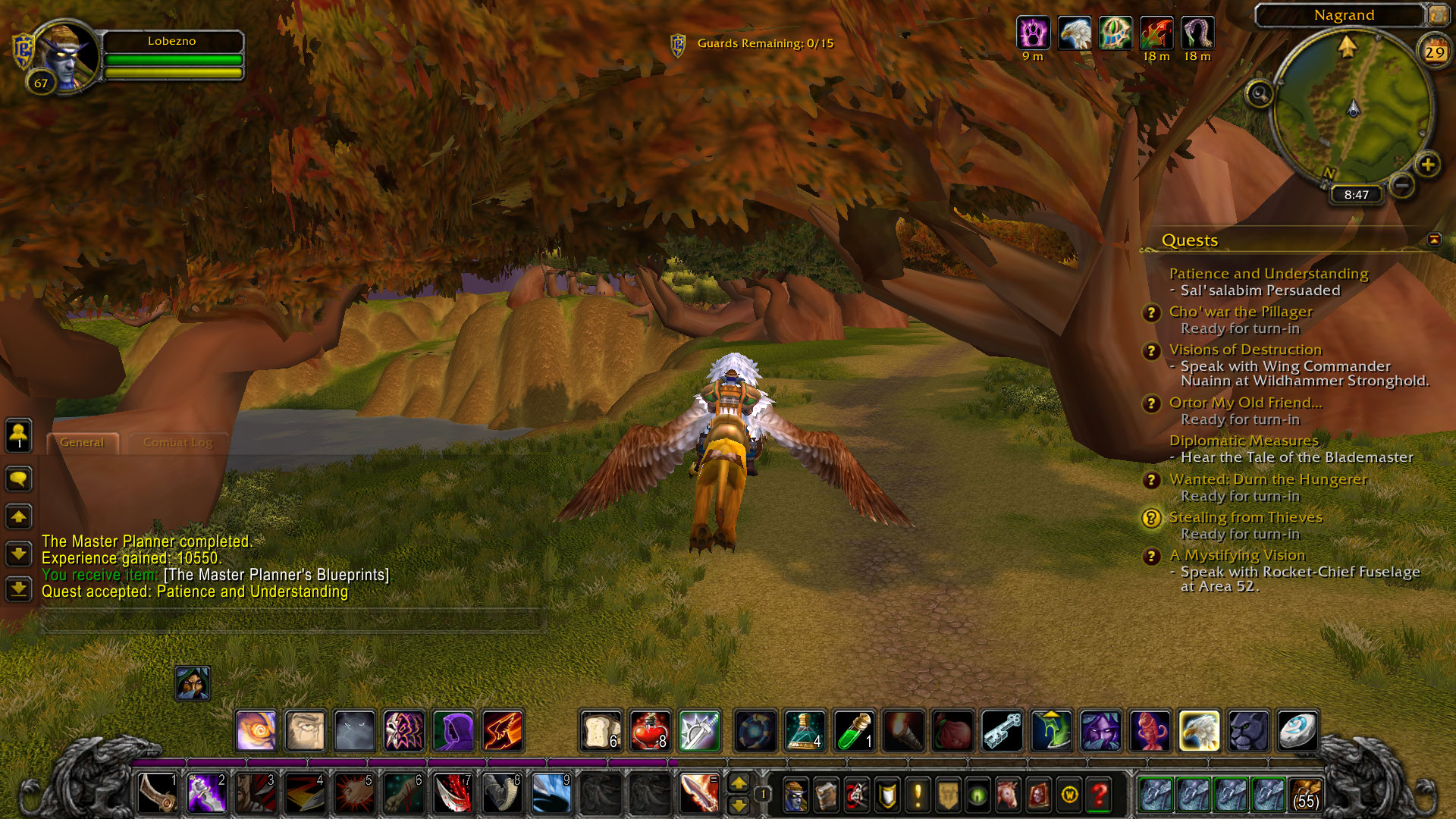Image resolution: width=1456 pixels, height=819 pixels.
Task: Switch to the Combat Log chat tab
Action: click(x=177, y=443)
